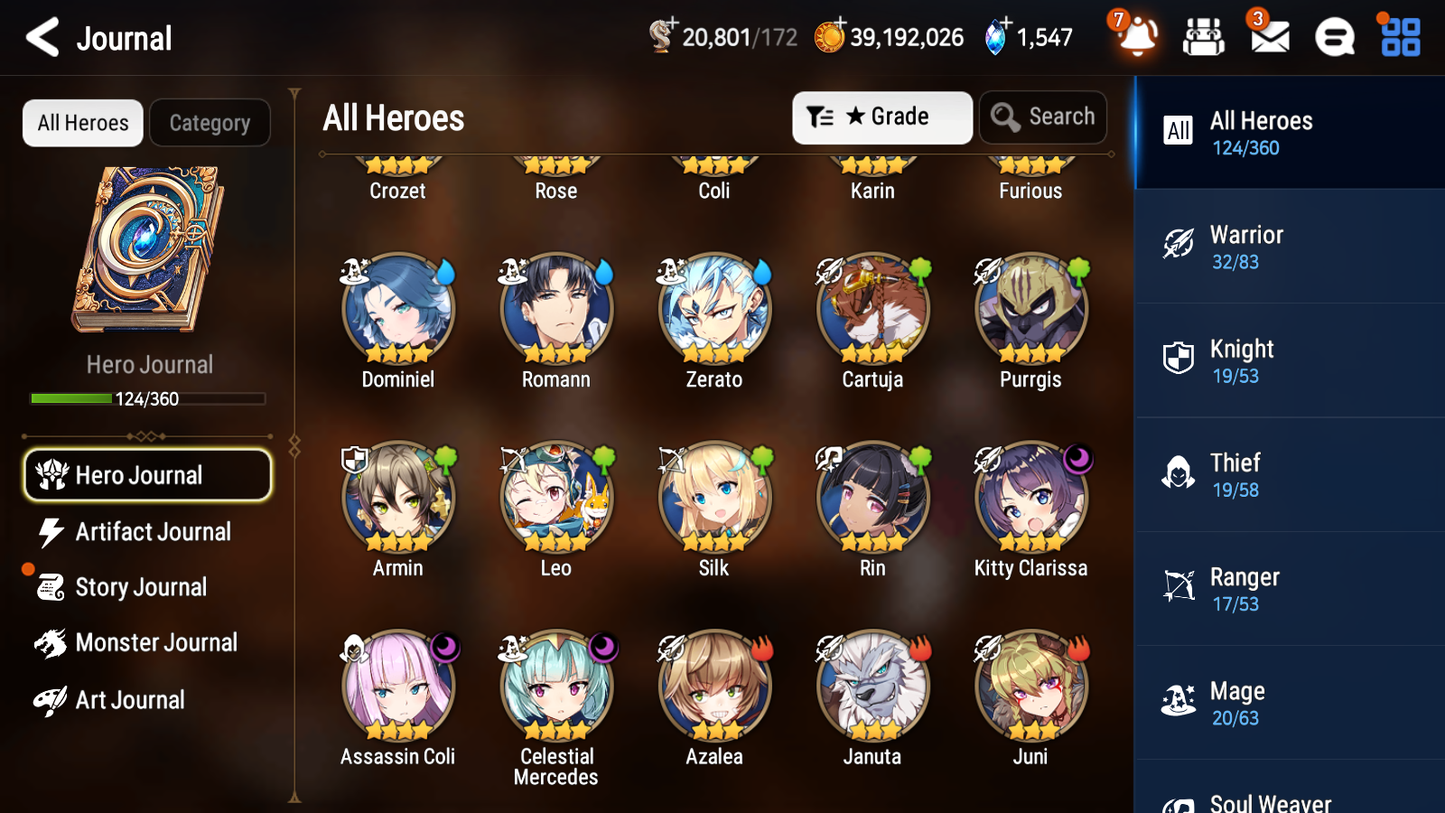Open the chat bubble icon
The height and width of the screenshot is (813, 1445).
(x=1333, y=37)
